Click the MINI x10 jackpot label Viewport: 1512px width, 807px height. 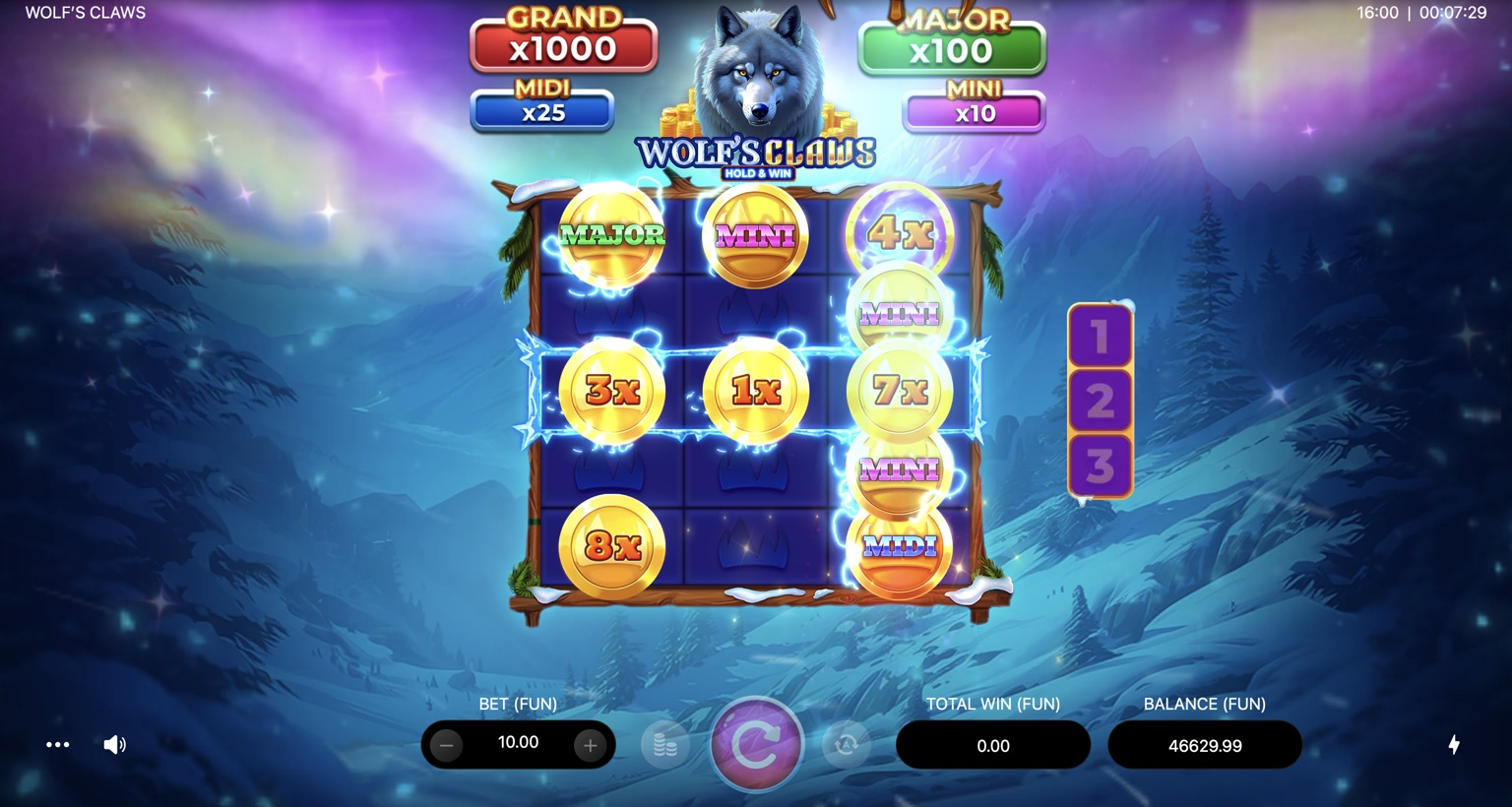pos(973,110)
